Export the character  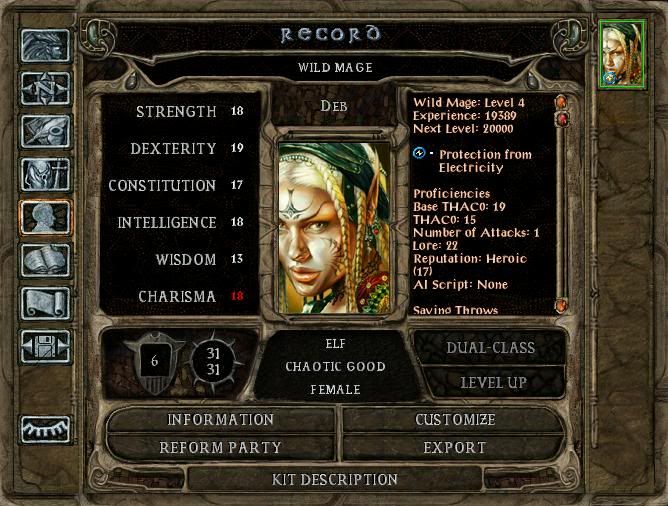(x=455, y=447)
